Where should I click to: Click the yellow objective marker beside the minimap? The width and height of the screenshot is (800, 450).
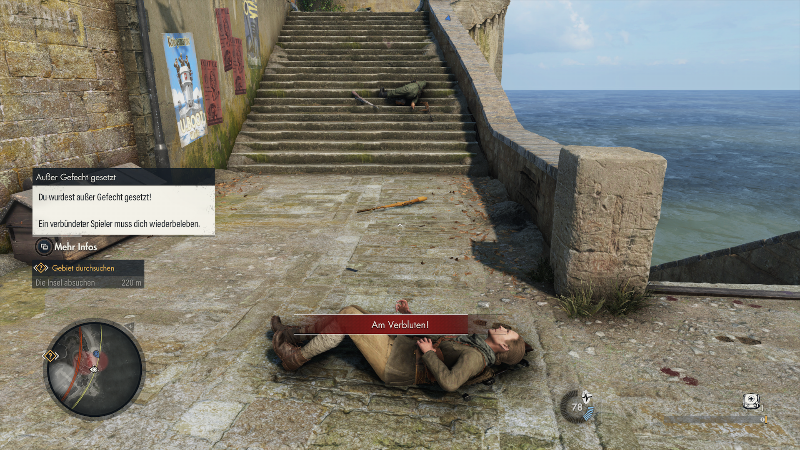pyautogui.click(x=50, y=355)
